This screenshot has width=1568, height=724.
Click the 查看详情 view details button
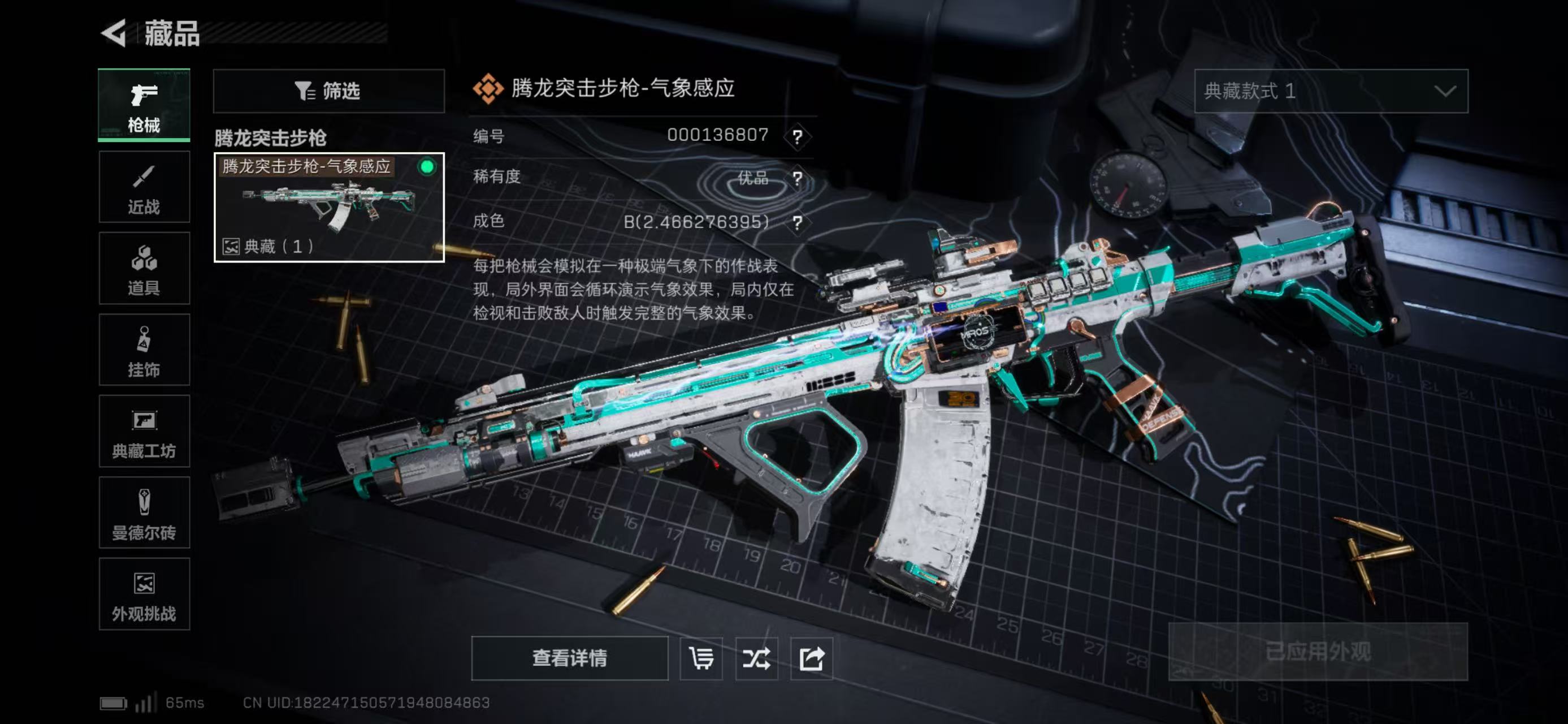coord(569,658)
